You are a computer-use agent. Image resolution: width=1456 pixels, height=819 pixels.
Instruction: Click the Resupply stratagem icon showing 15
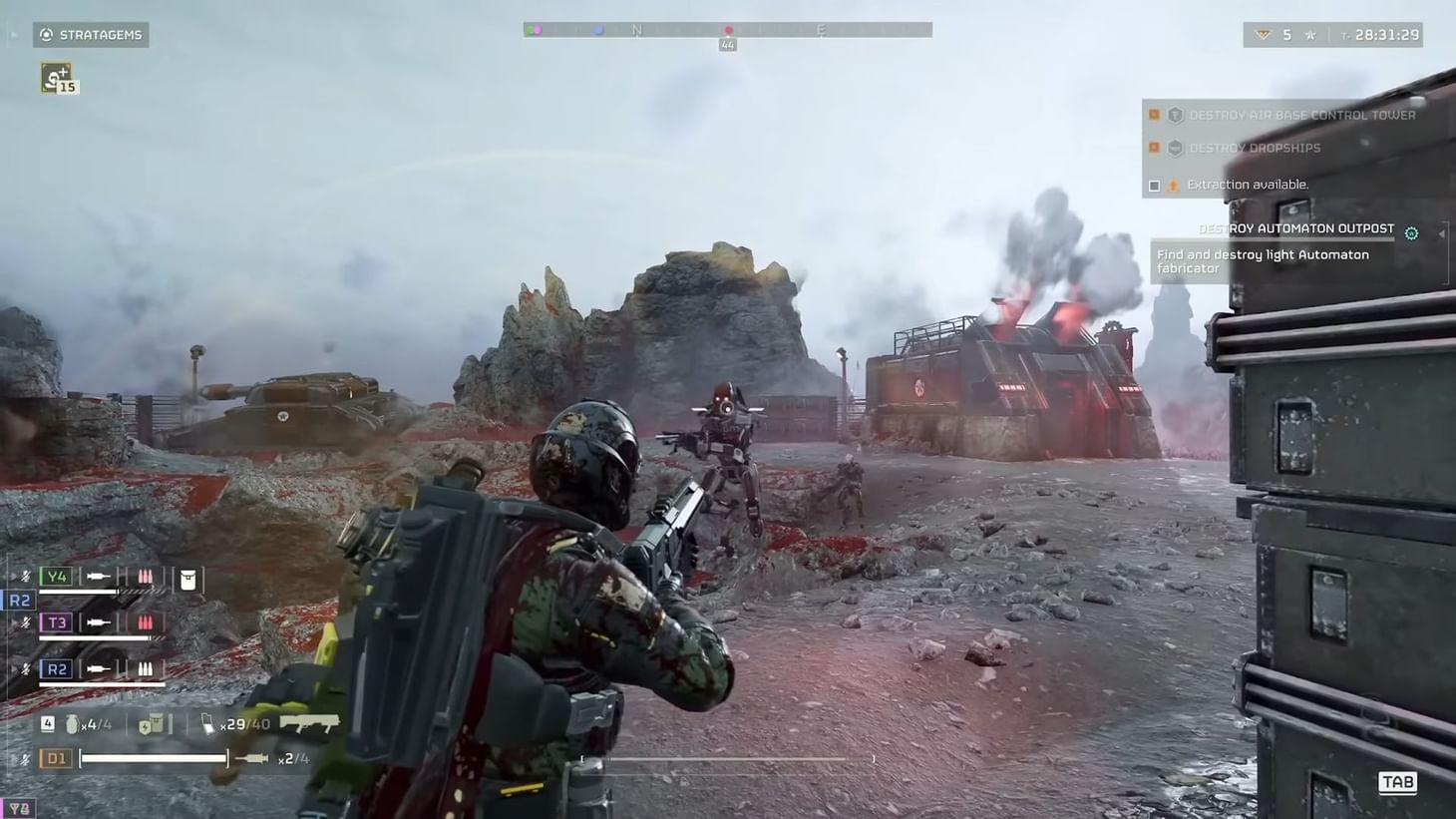(58, 77)
